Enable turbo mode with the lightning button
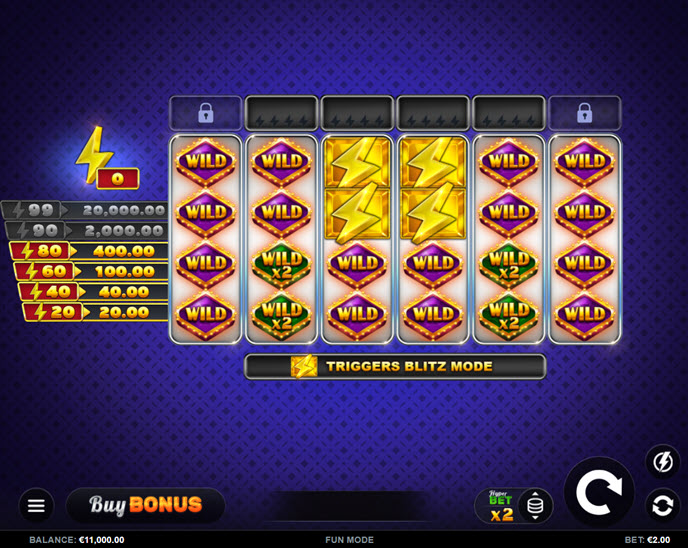Viewport: 688px width, 548px height. coord(661,461)
